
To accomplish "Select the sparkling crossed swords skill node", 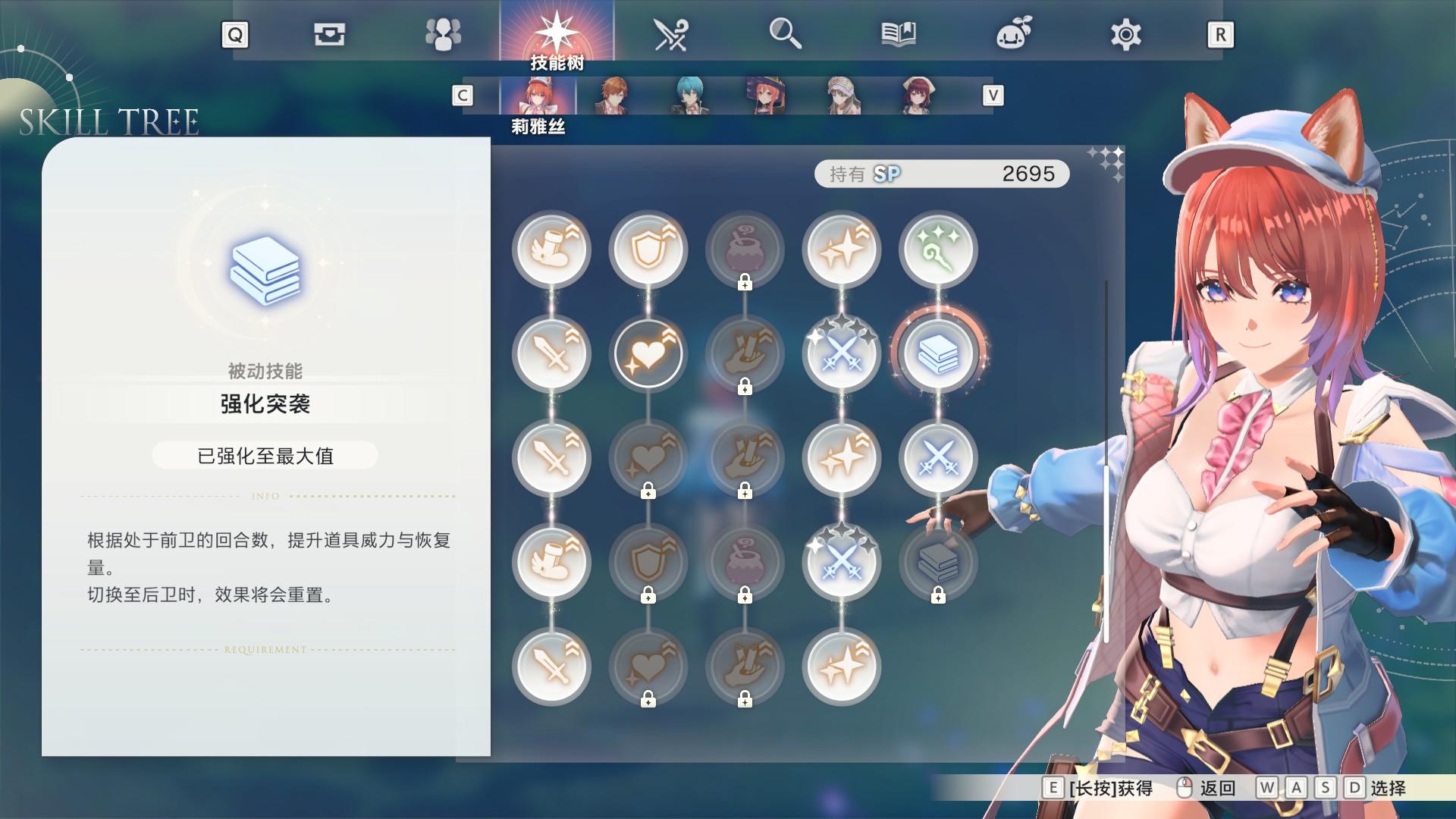I will [842, 353].
